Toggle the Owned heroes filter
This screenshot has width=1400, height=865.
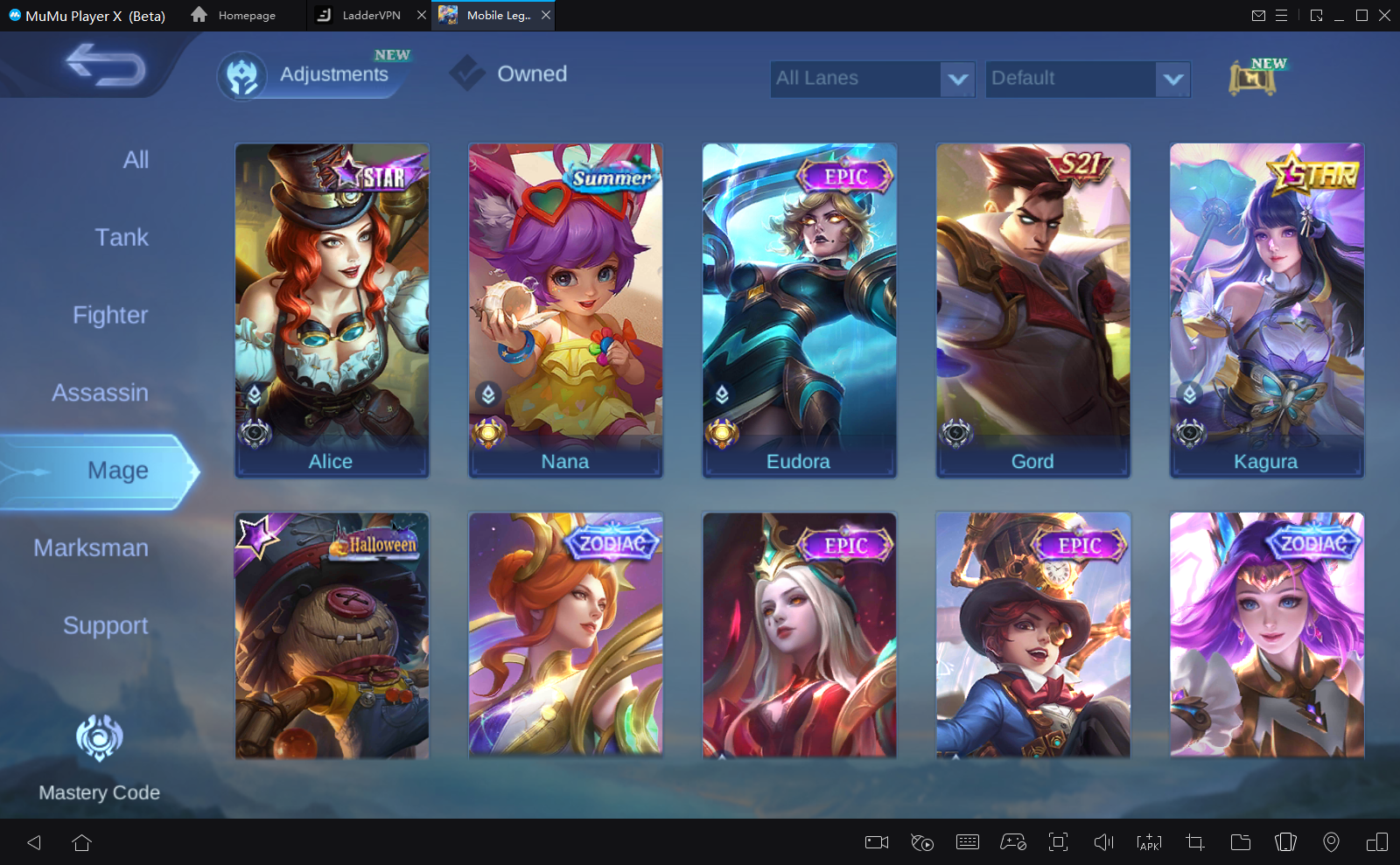pyautogui.click(x=509, y=74)
